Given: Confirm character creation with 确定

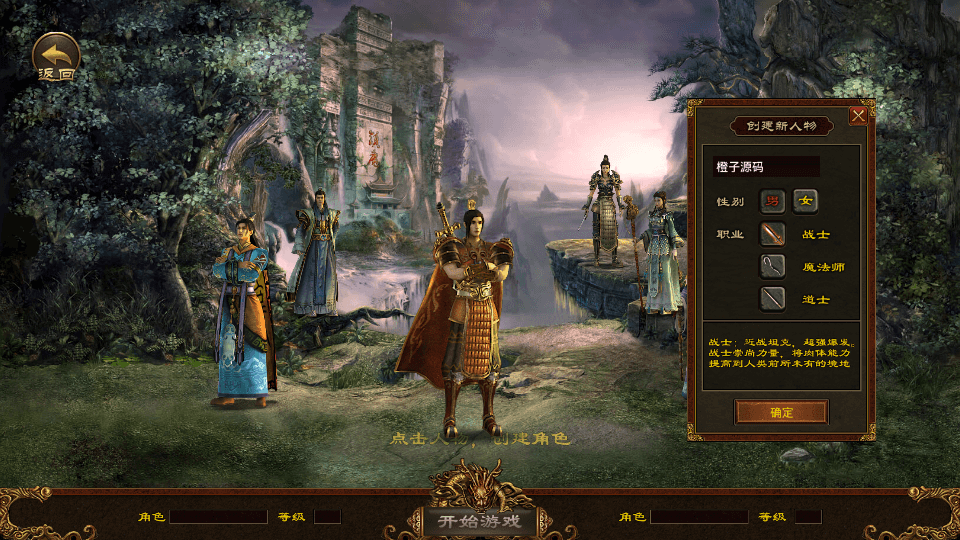Looking at the screenshot, I should pyautogui.click(x=781, y=412).
